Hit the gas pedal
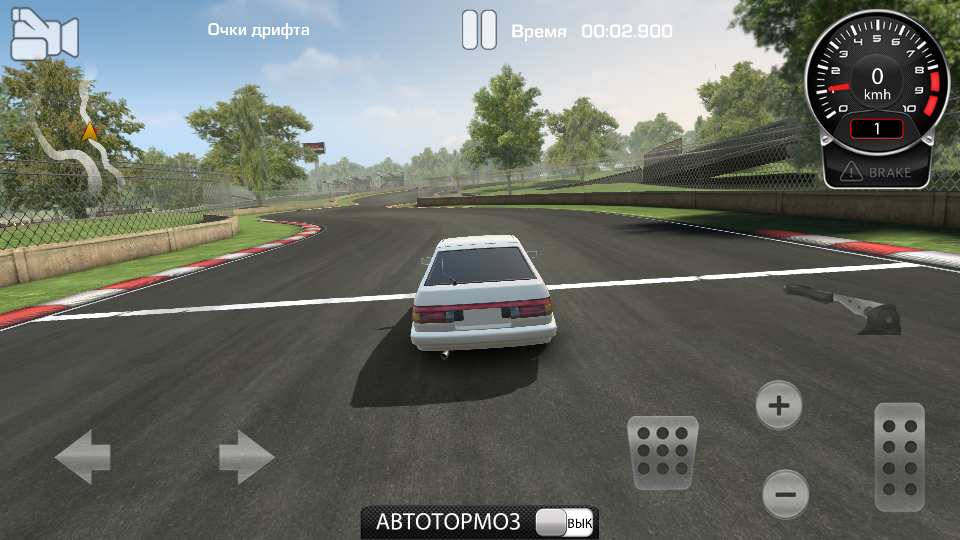 899,457
